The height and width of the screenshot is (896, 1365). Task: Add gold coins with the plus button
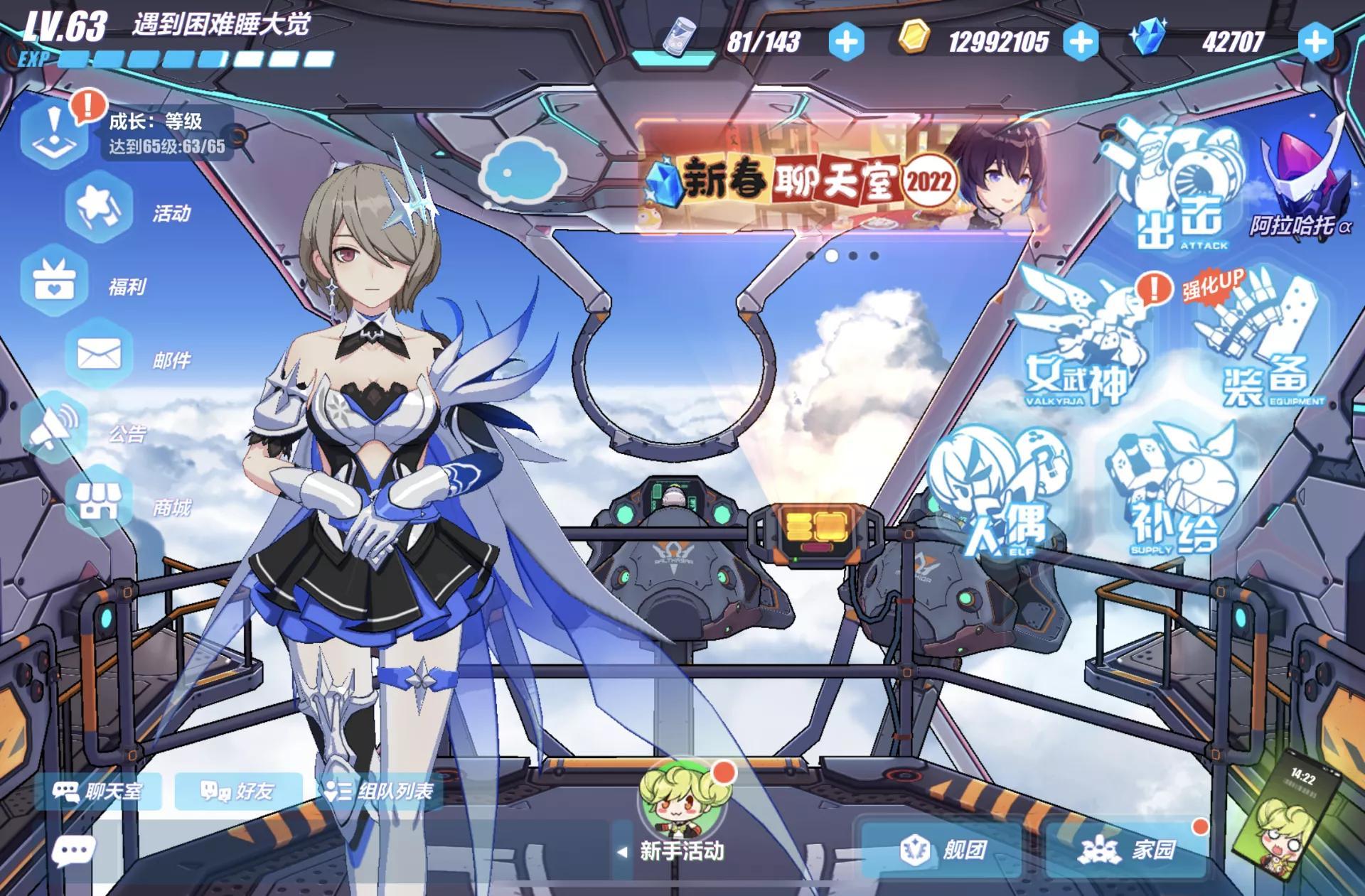coord(1081,42)
